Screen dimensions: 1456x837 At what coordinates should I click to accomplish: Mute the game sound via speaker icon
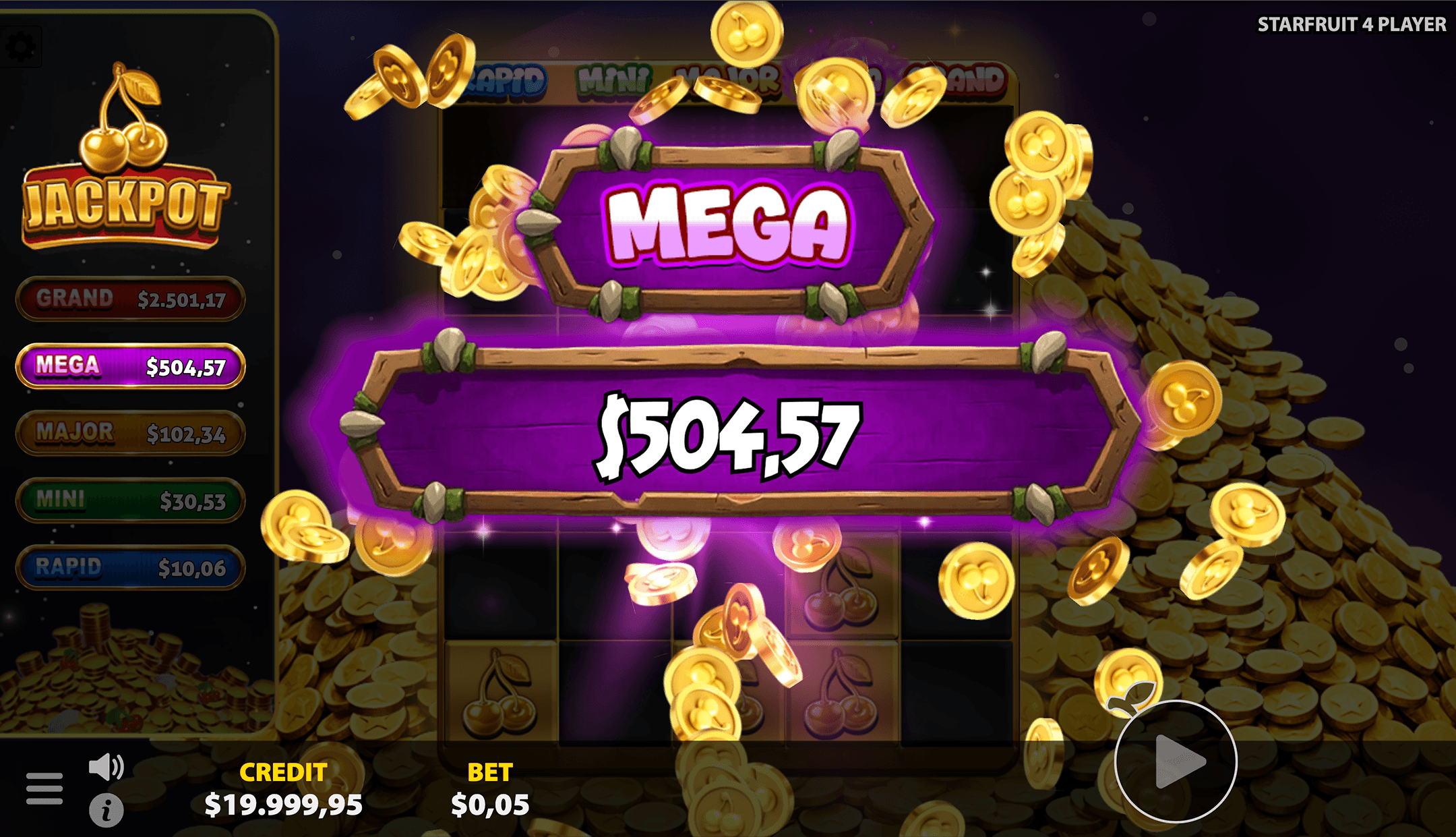pos(107,768)
